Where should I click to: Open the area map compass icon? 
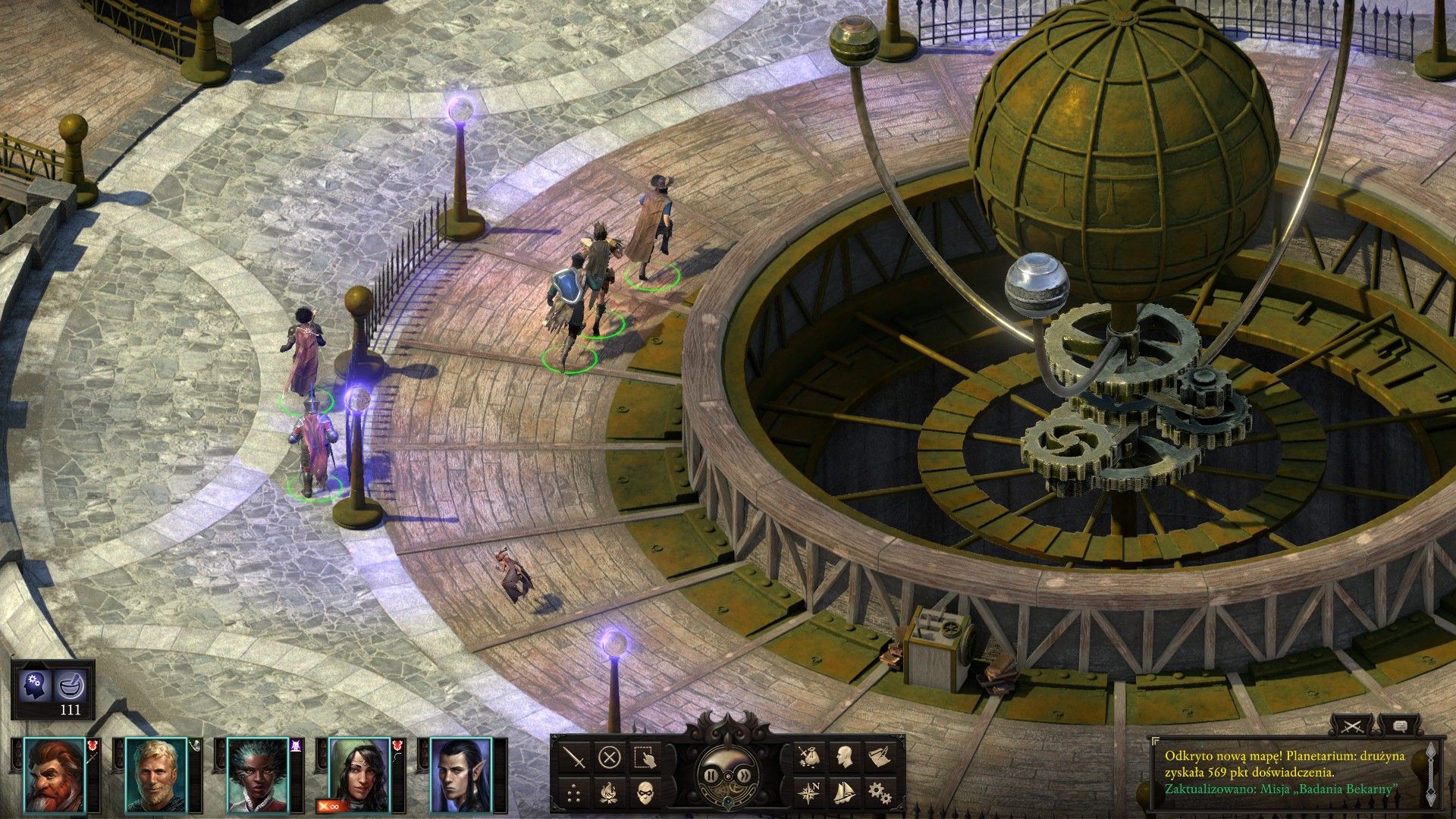click(x=809, y=793)
